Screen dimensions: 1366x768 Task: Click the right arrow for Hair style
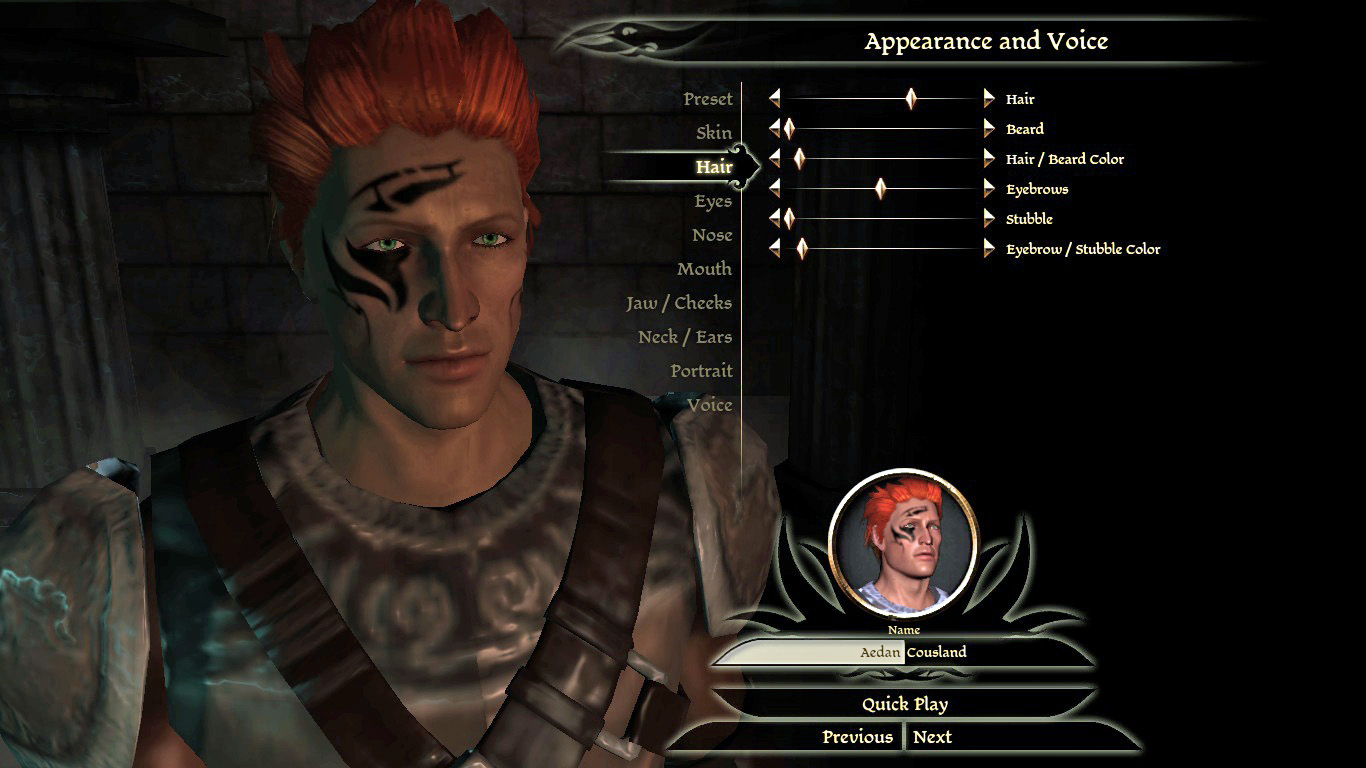[989, 98]
